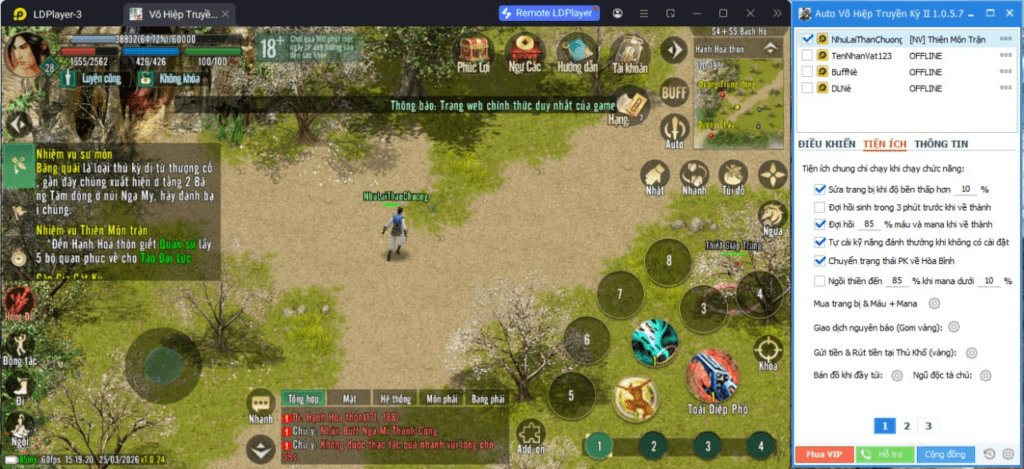This screenshot has width=1024, height=469.
Task: Use the Toái Diệp Phổ skill
Action: tap(712, 378)
